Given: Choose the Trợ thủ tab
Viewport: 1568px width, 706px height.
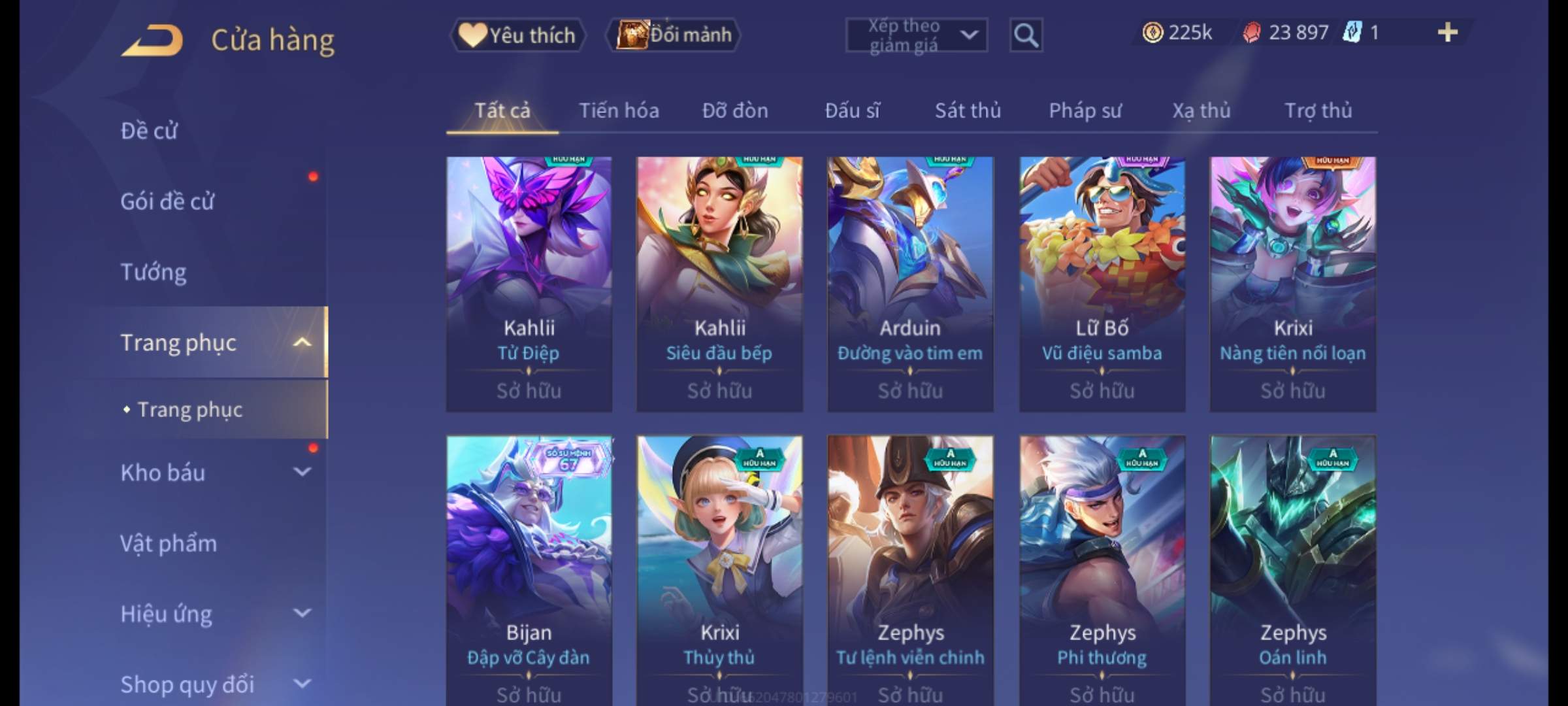Looking at the screenshot, I should 1318,110.
